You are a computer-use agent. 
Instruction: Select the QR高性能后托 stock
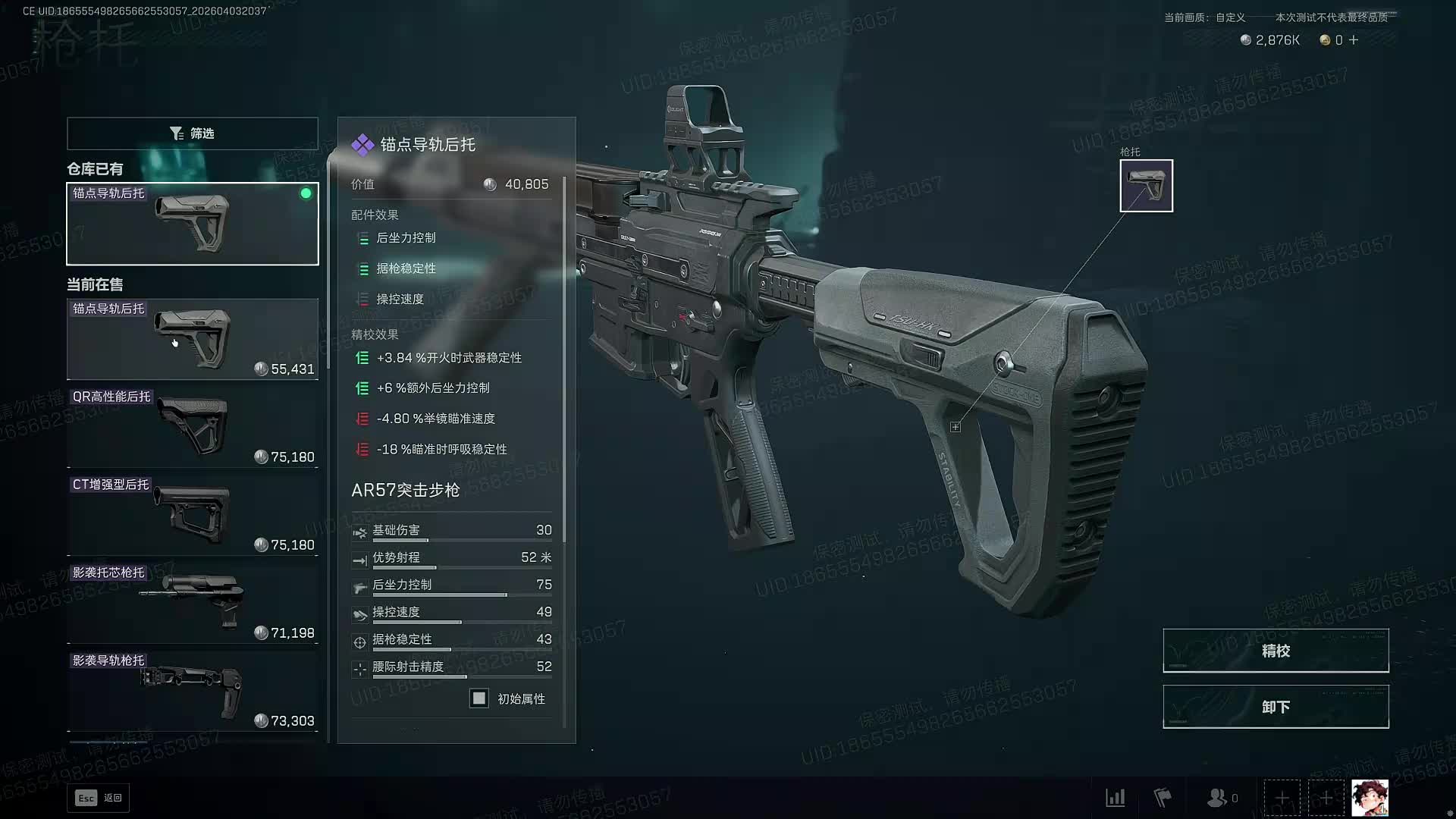click(x=192, y=427)
